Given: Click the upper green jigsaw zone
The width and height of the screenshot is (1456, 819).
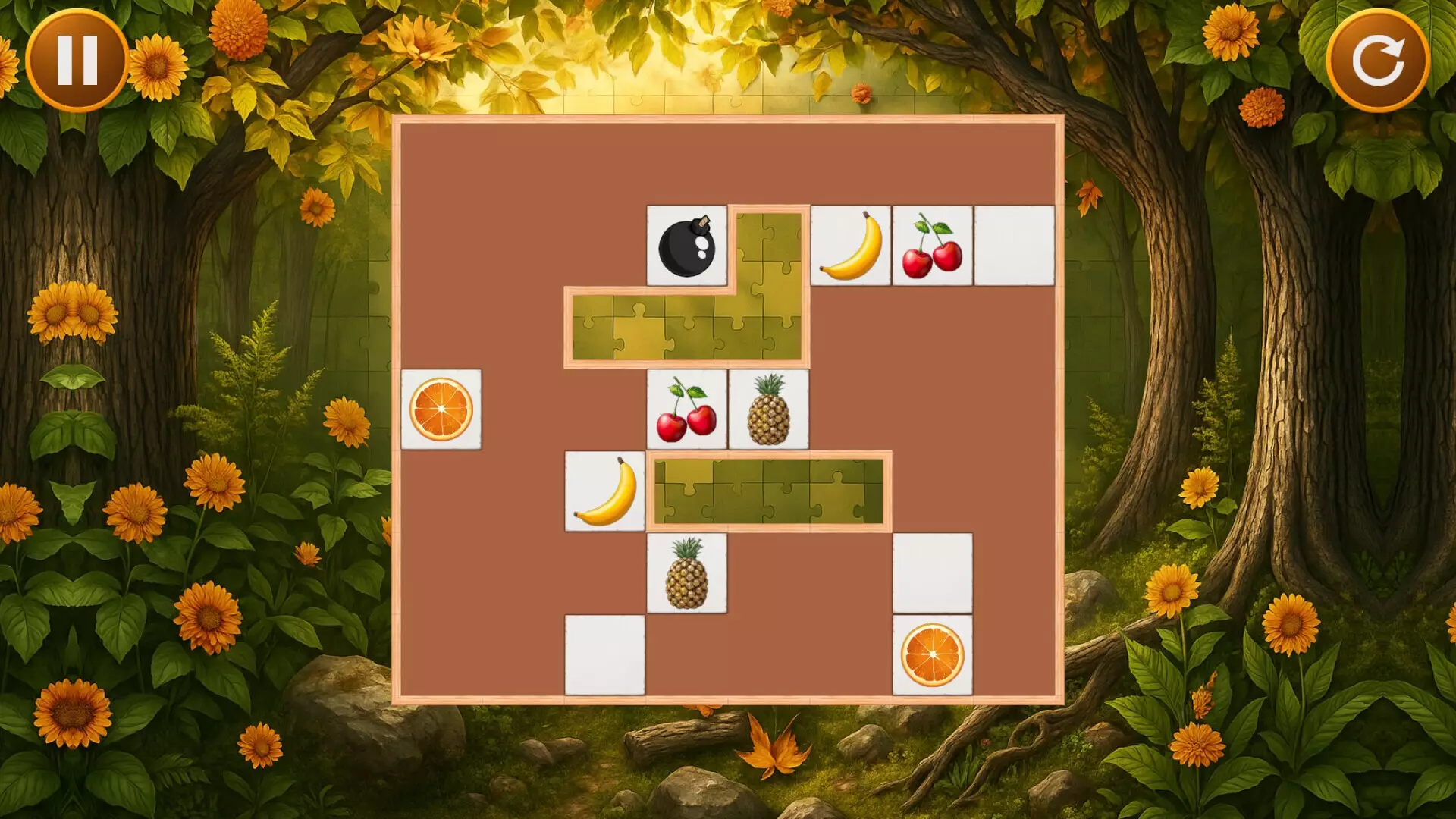Looking at the screenshot, I should 682,326.
